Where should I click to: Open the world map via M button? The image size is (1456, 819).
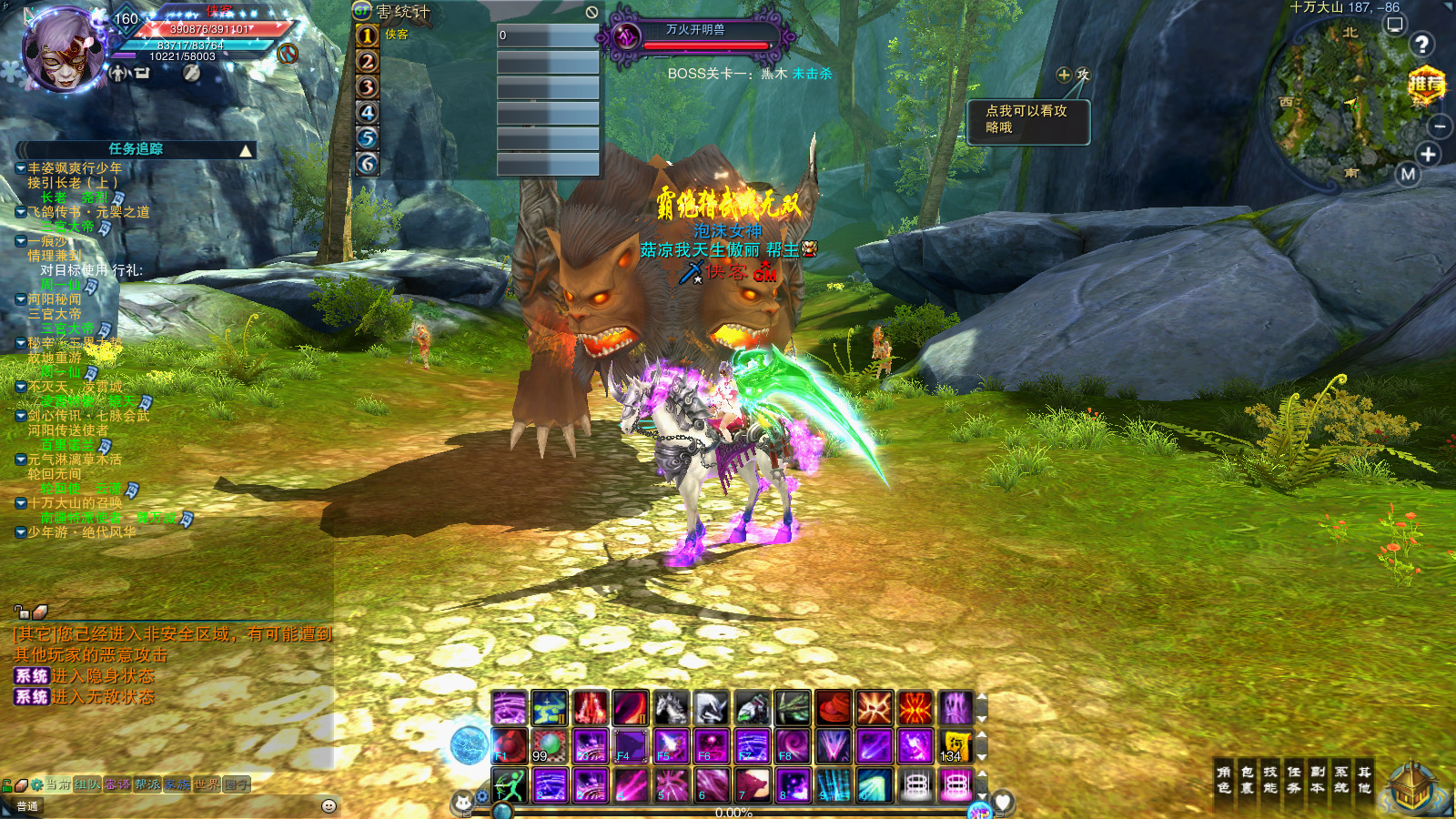pyautogui.click(x=1409, y=174)
